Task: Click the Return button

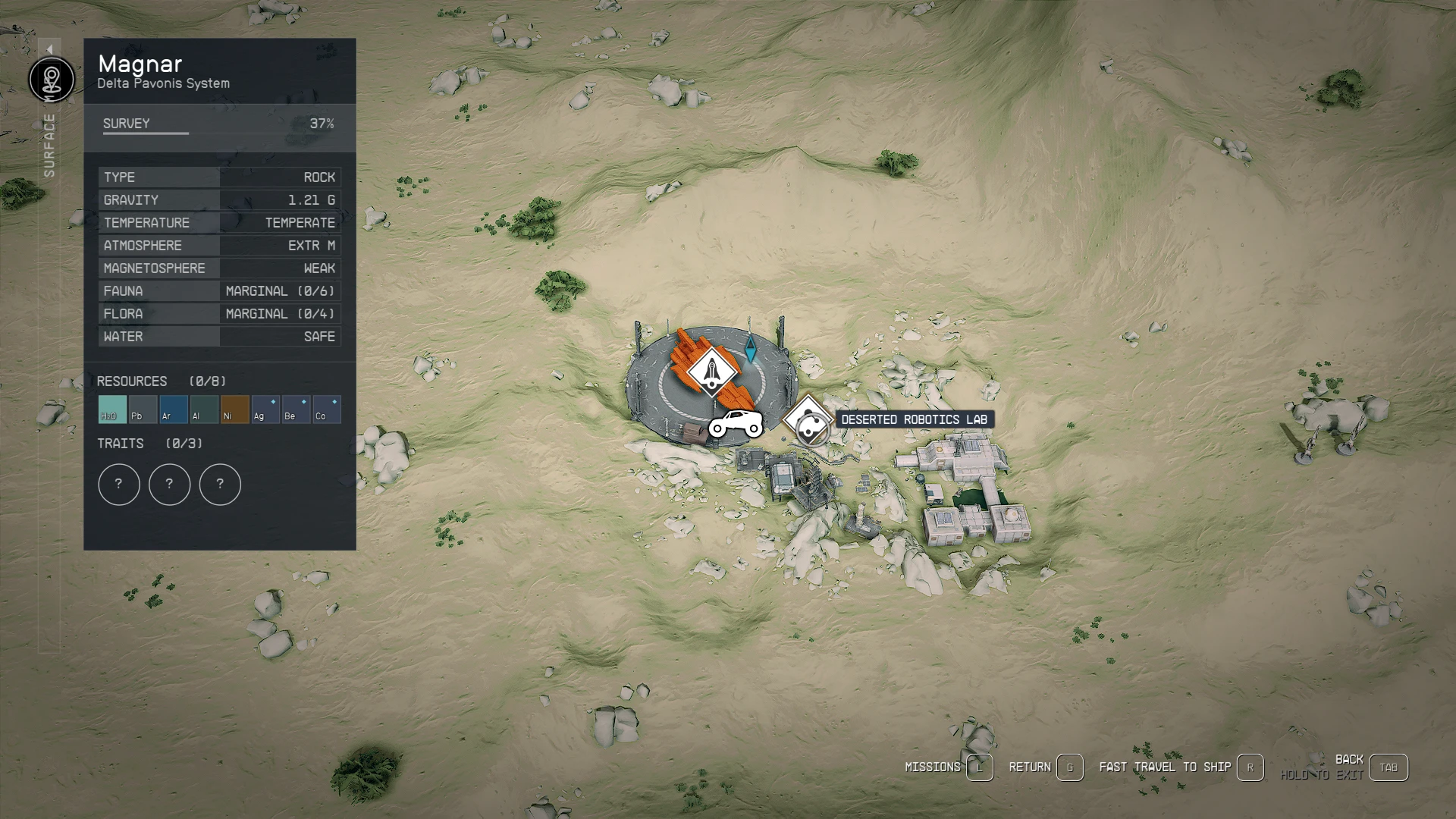Action: tap(1069, 767)
